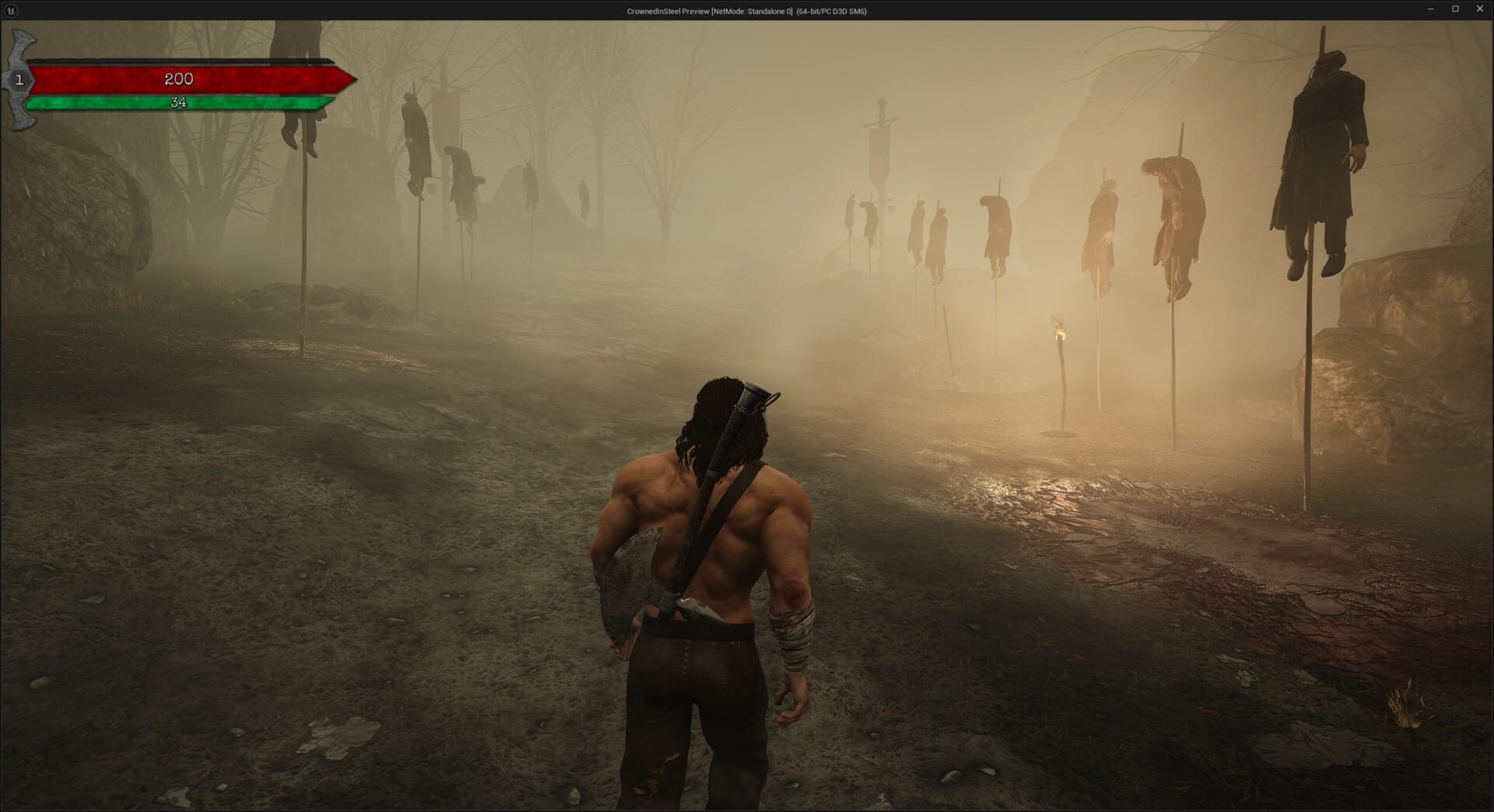Close the CrownedInSteel Preview window

(x=1480, y=10)
